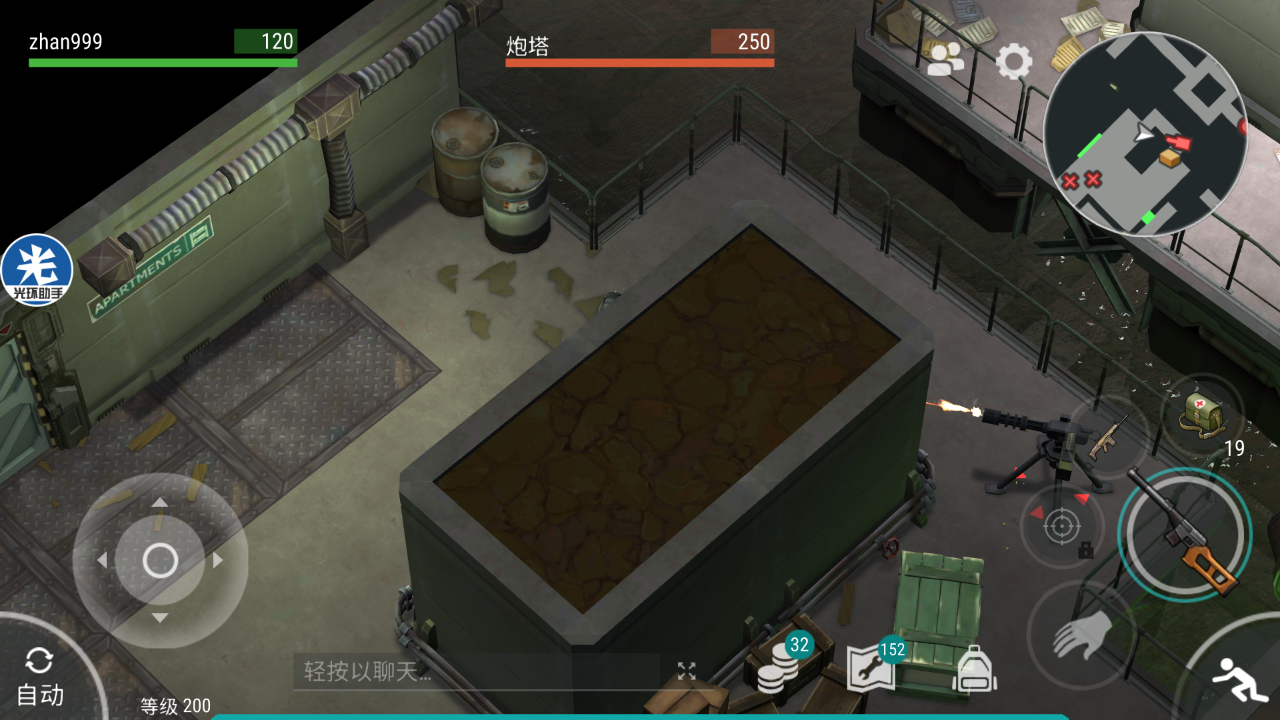This screenshot has height=720, width=1280.
Task: Tap the hand interact button
Action: (x=1078, y=635)
